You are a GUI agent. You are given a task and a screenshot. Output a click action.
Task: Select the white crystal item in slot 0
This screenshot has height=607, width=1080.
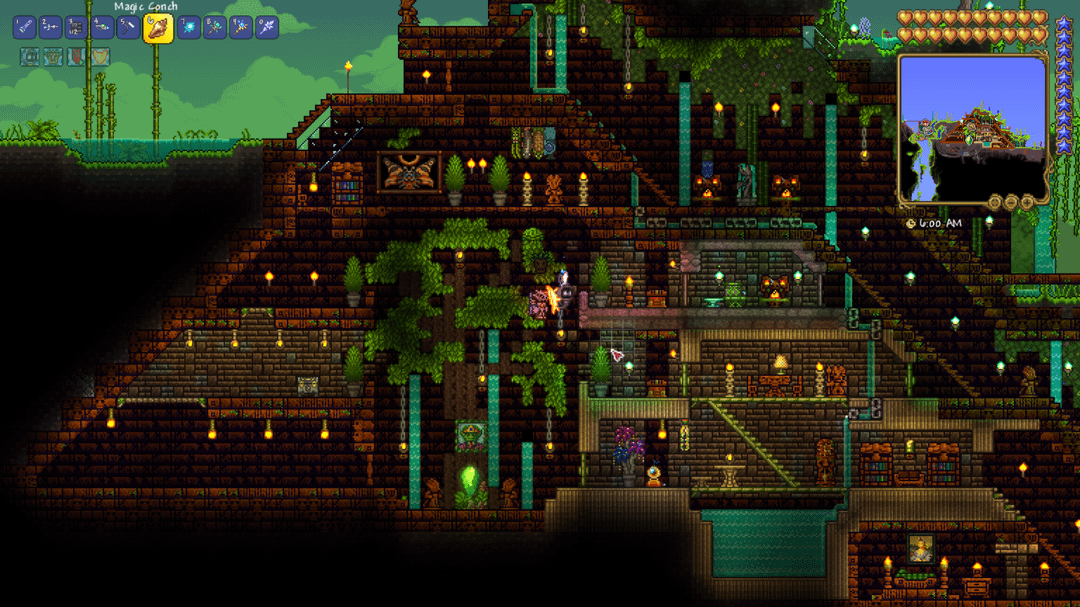(267, 28)
